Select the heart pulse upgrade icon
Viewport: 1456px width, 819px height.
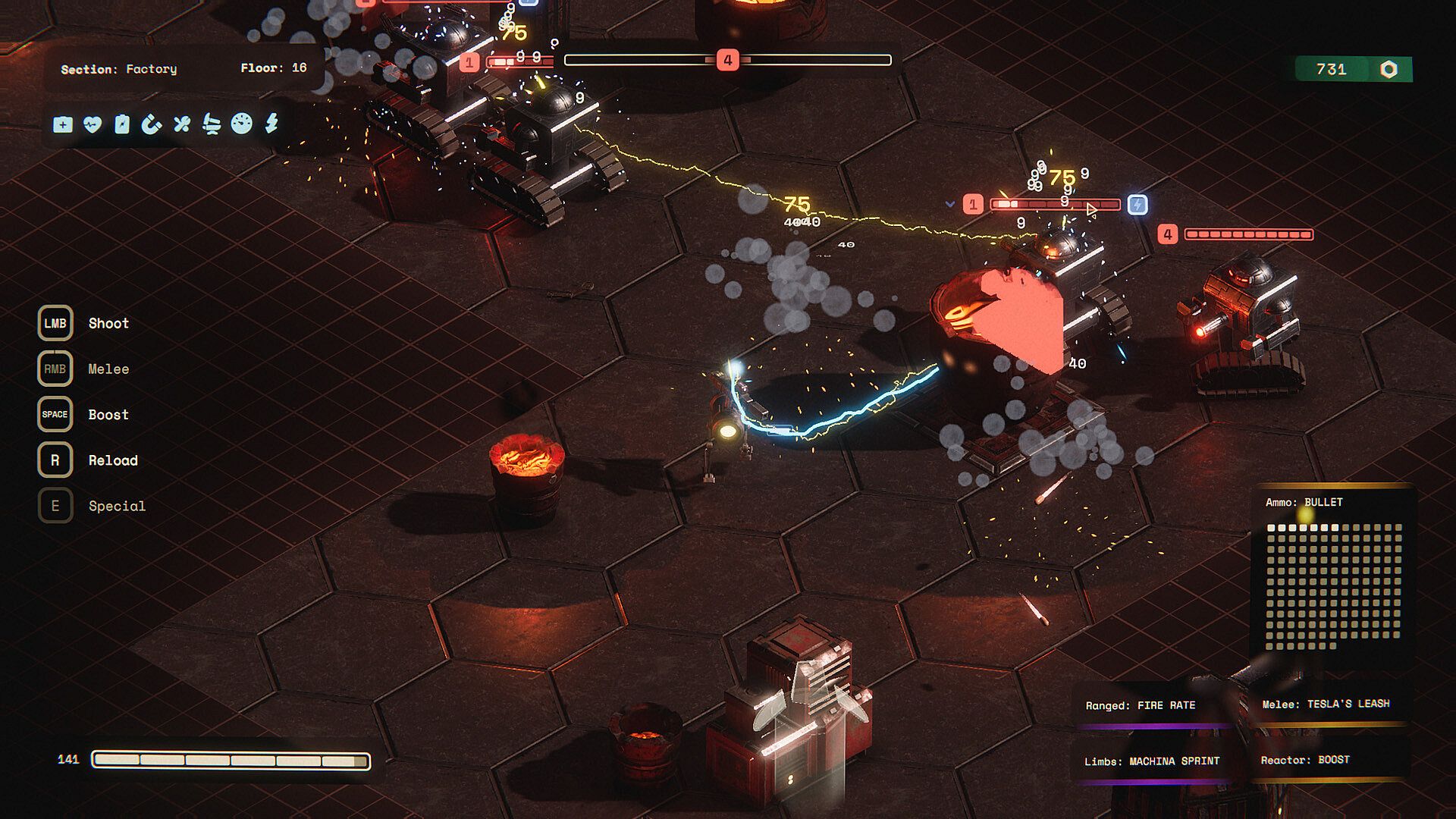click(x=93, y=124)
